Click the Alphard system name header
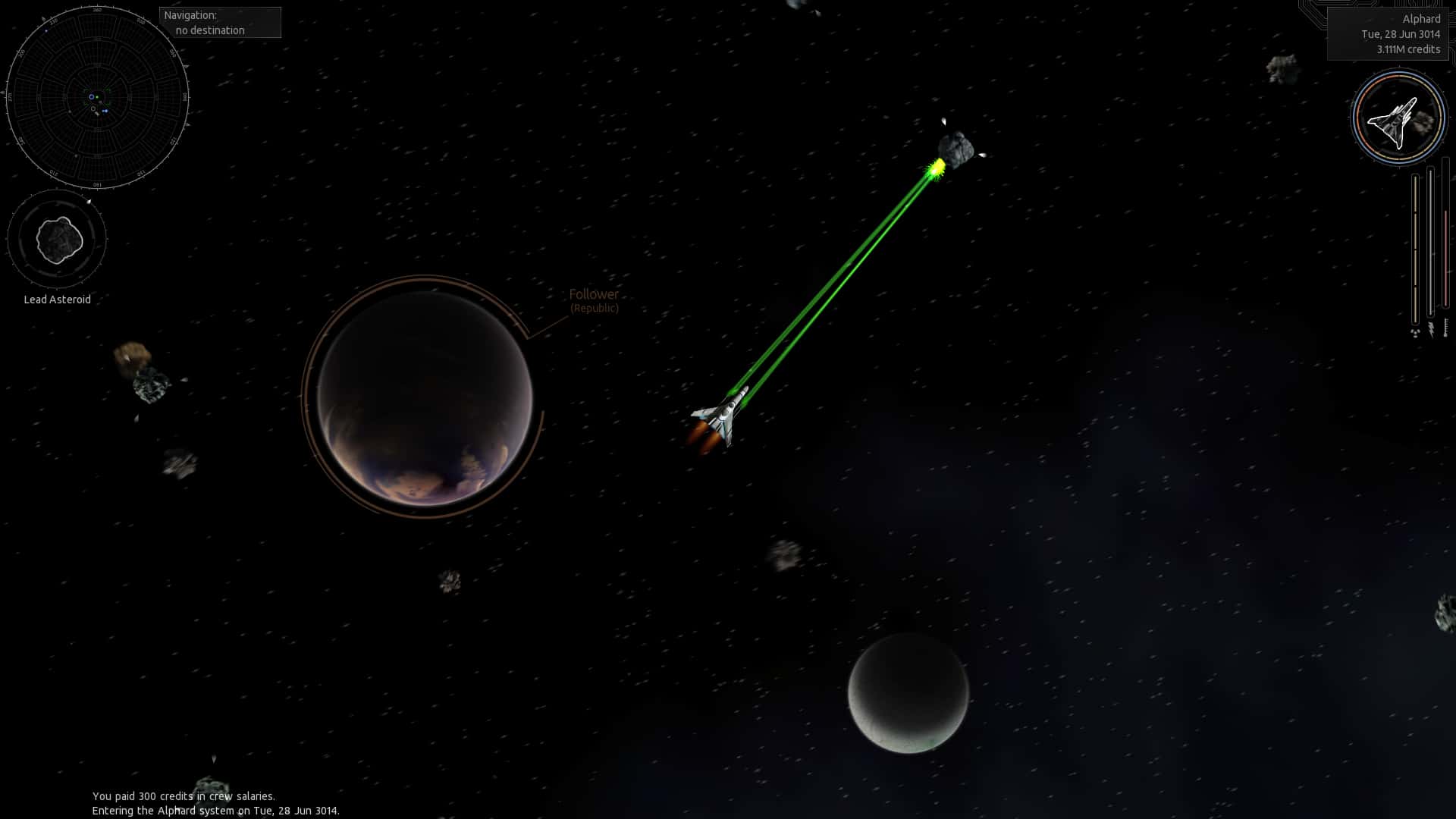 tap(1423, 18)
